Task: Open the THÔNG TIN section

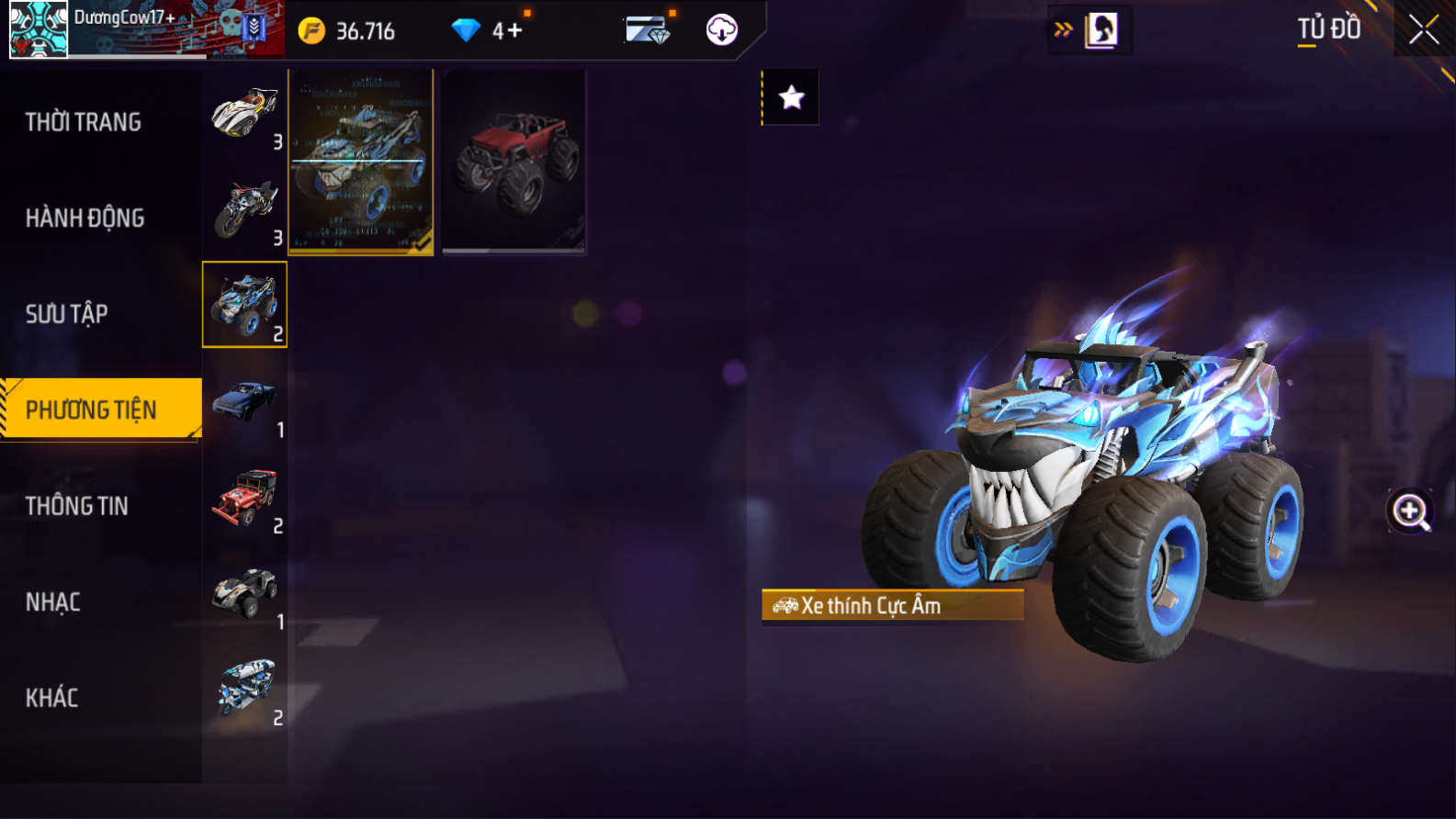Action: (77, 506)
